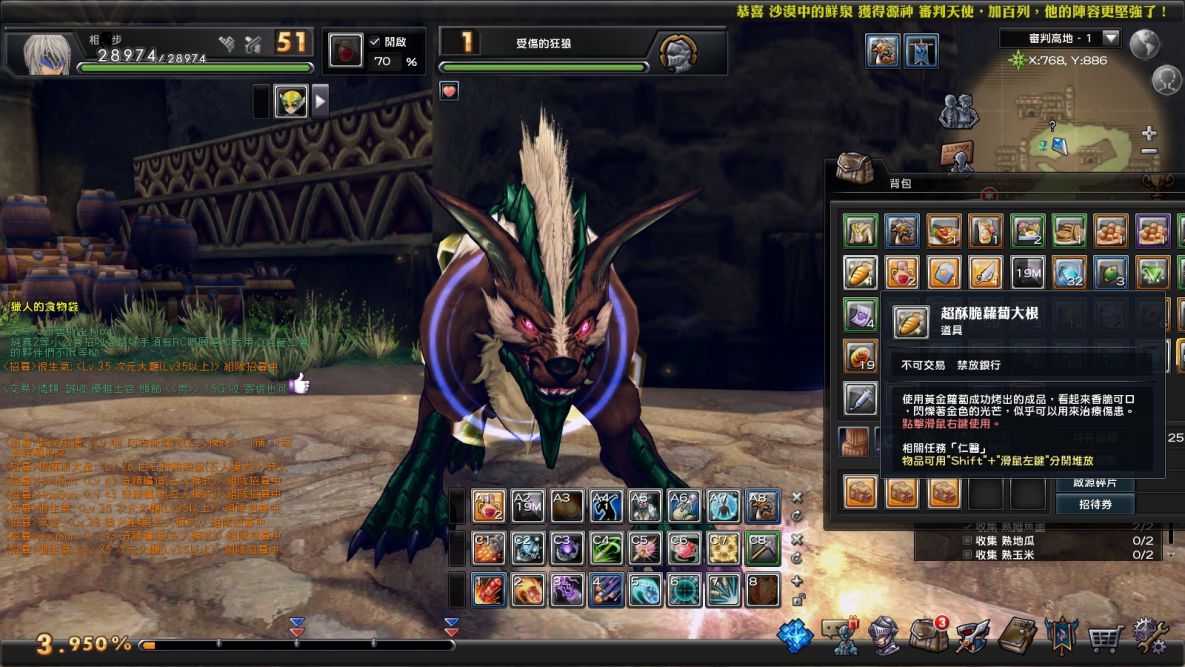The height and width of the screenshot is (667, 1185).
Task: Zoom in the minimap with plus button
Action: 1149,133
